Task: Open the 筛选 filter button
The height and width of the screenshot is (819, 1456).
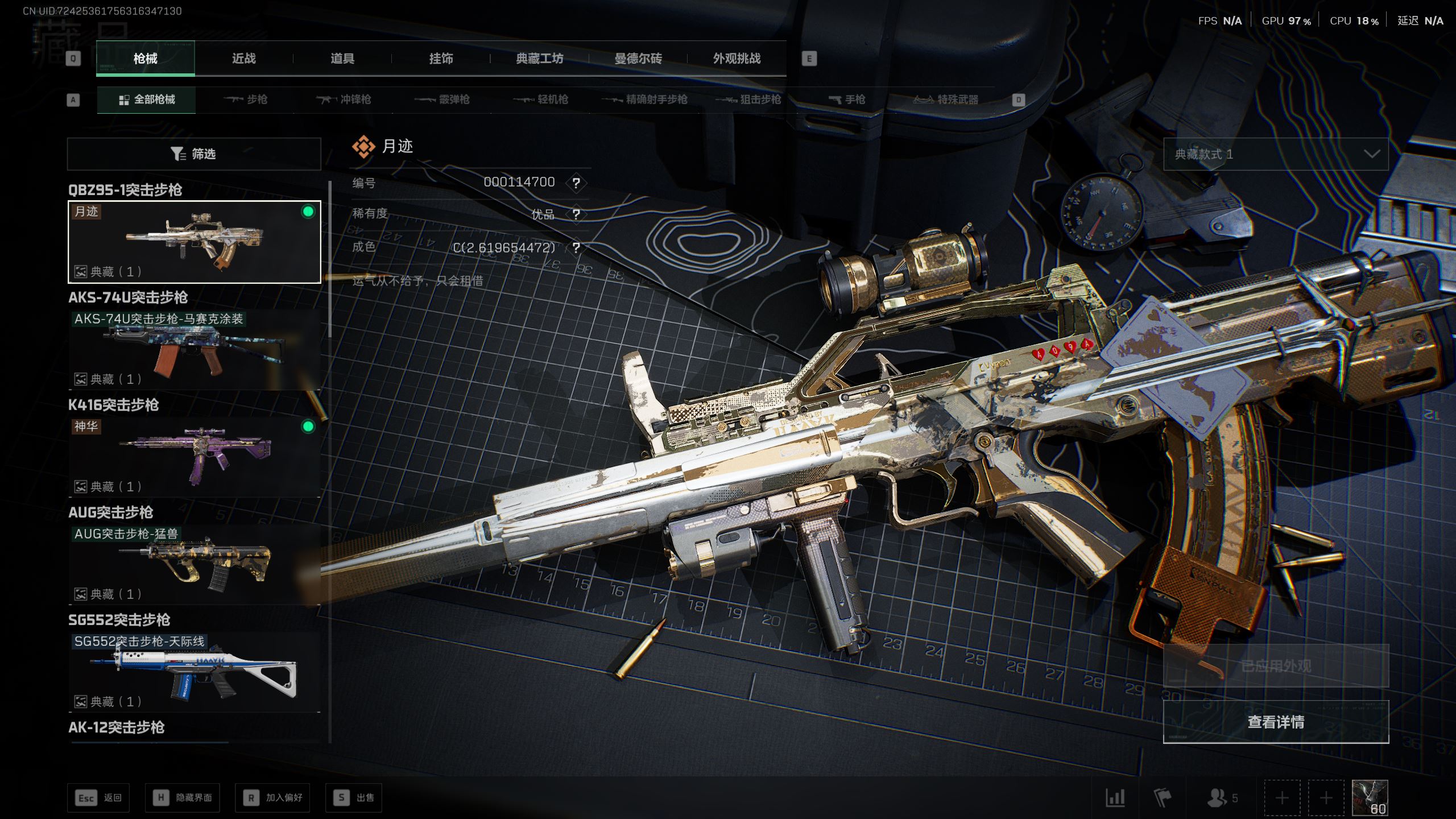Action: tap(194, 154)
